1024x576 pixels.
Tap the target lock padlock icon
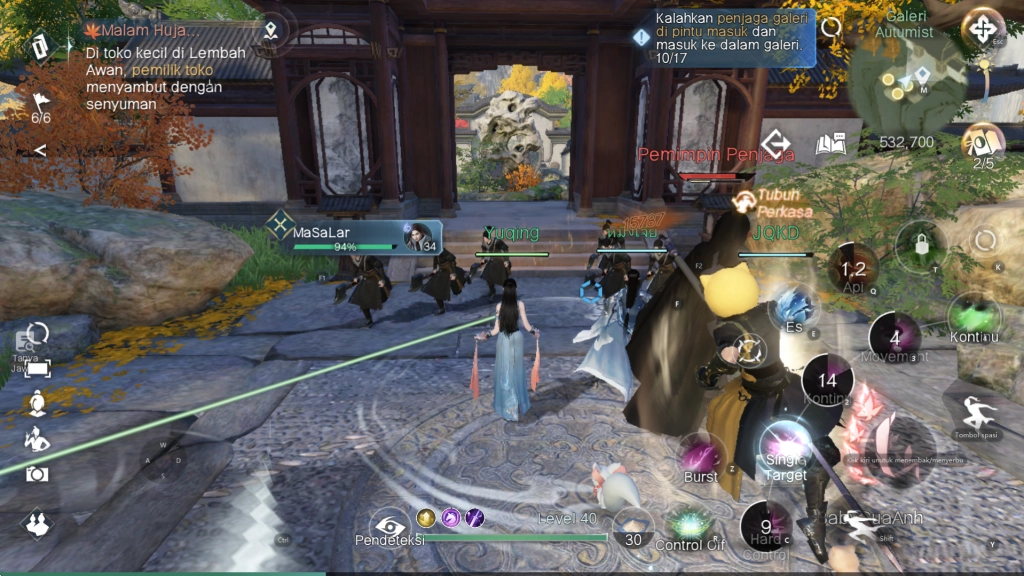(x=920, y=245)
